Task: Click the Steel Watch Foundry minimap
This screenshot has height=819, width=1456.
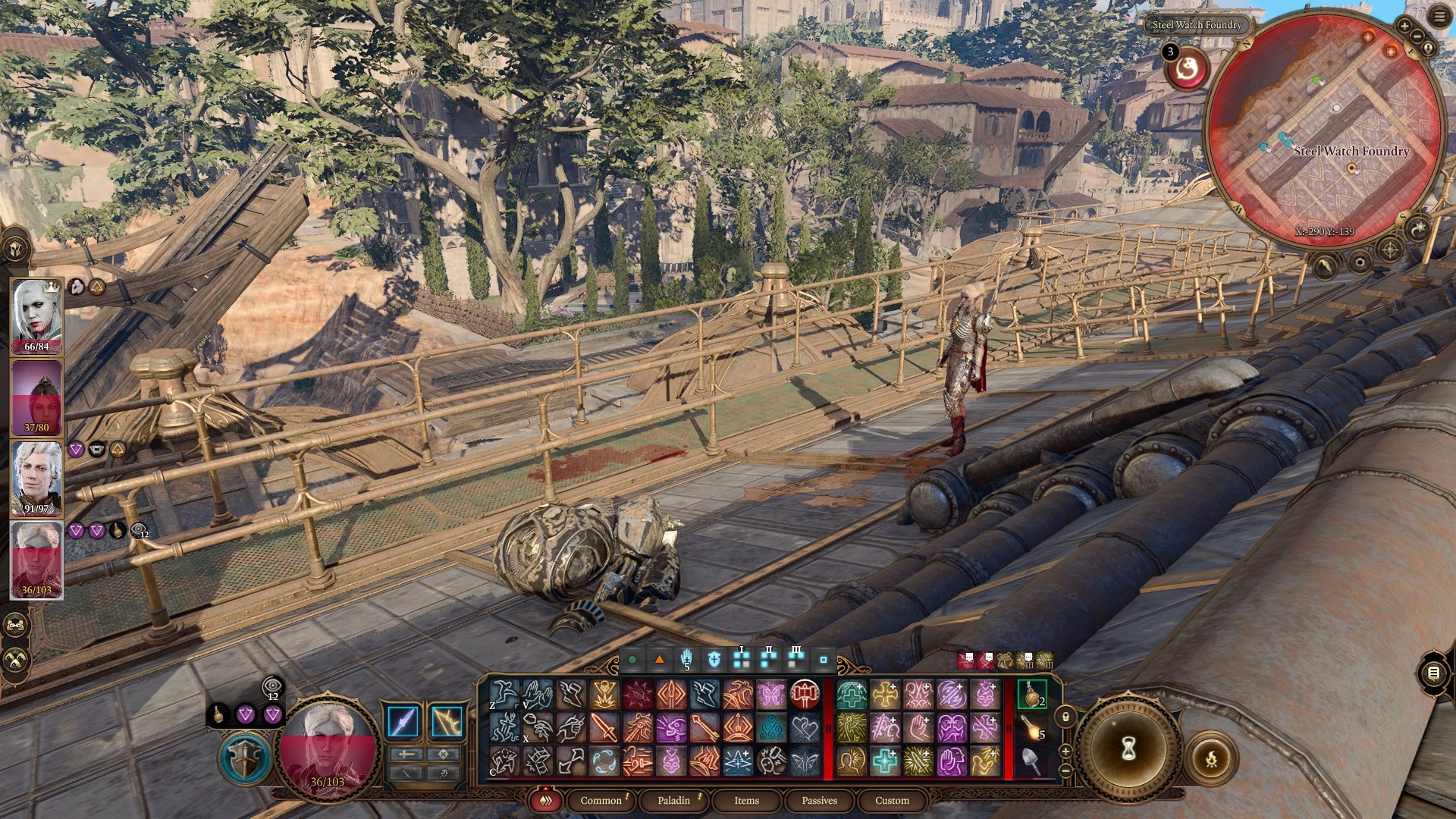Action: click(1324, 129)
